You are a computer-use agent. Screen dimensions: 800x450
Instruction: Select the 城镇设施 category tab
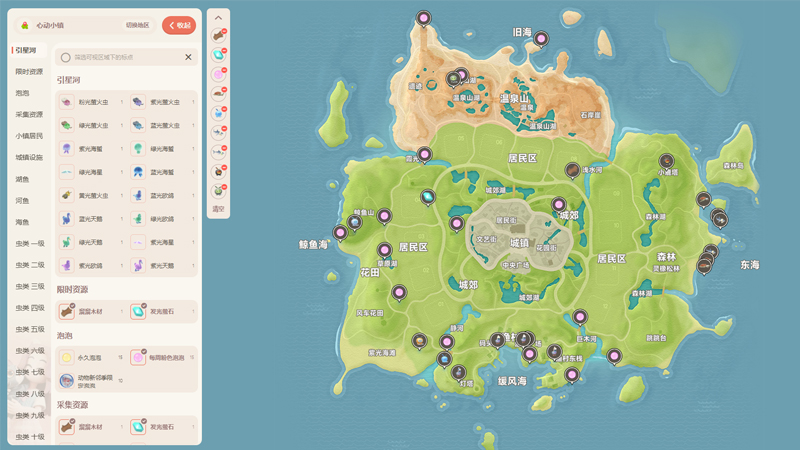pos(29,157)
